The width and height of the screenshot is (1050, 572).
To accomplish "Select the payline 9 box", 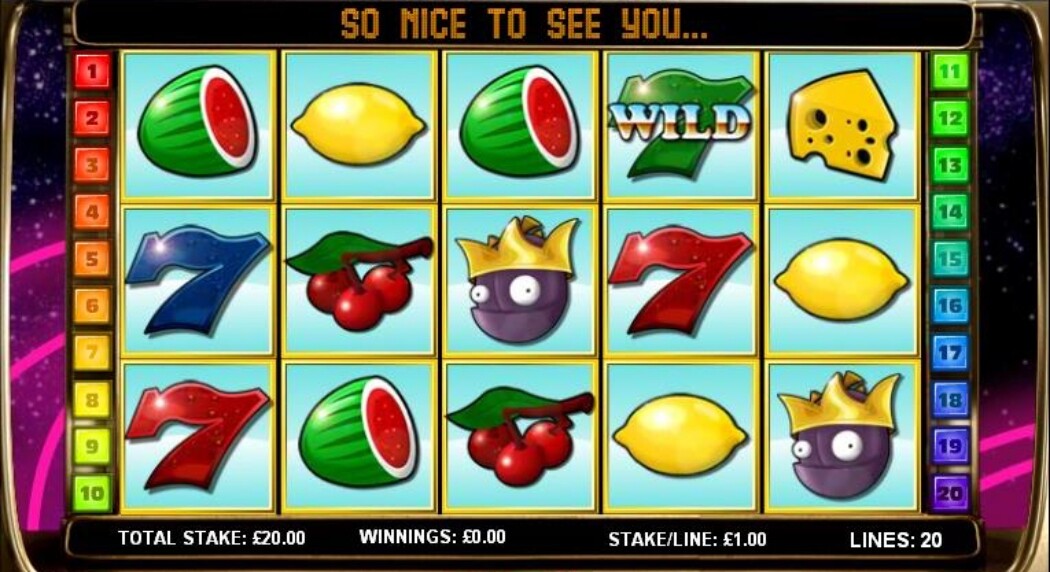I will point(91,446).
